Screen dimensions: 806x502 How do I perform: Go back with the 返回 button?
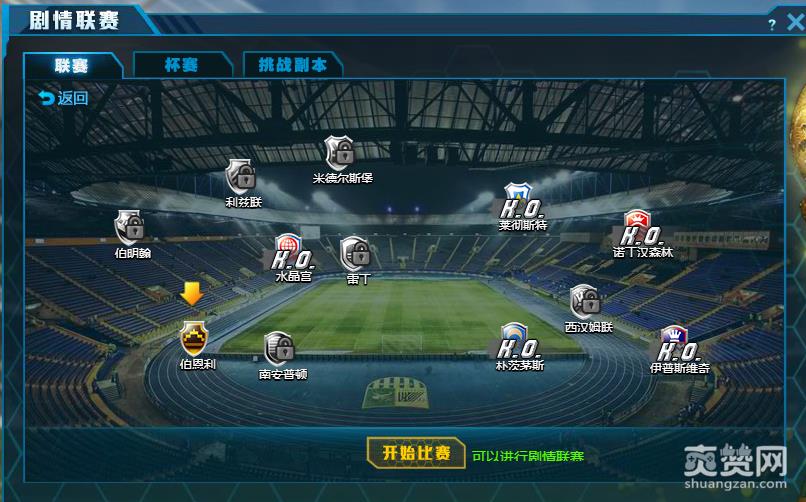63,98
